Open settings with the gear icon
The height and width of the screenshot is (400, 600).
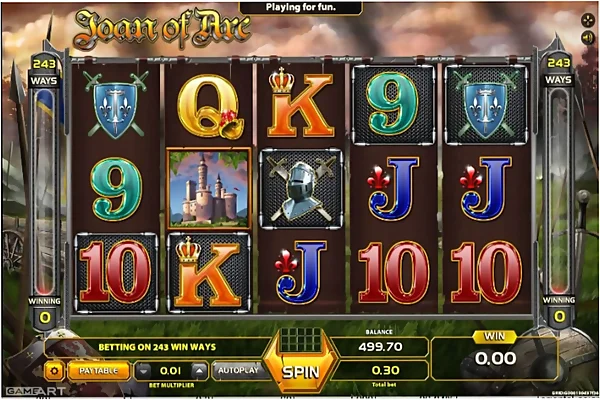(x=54, y=370)
